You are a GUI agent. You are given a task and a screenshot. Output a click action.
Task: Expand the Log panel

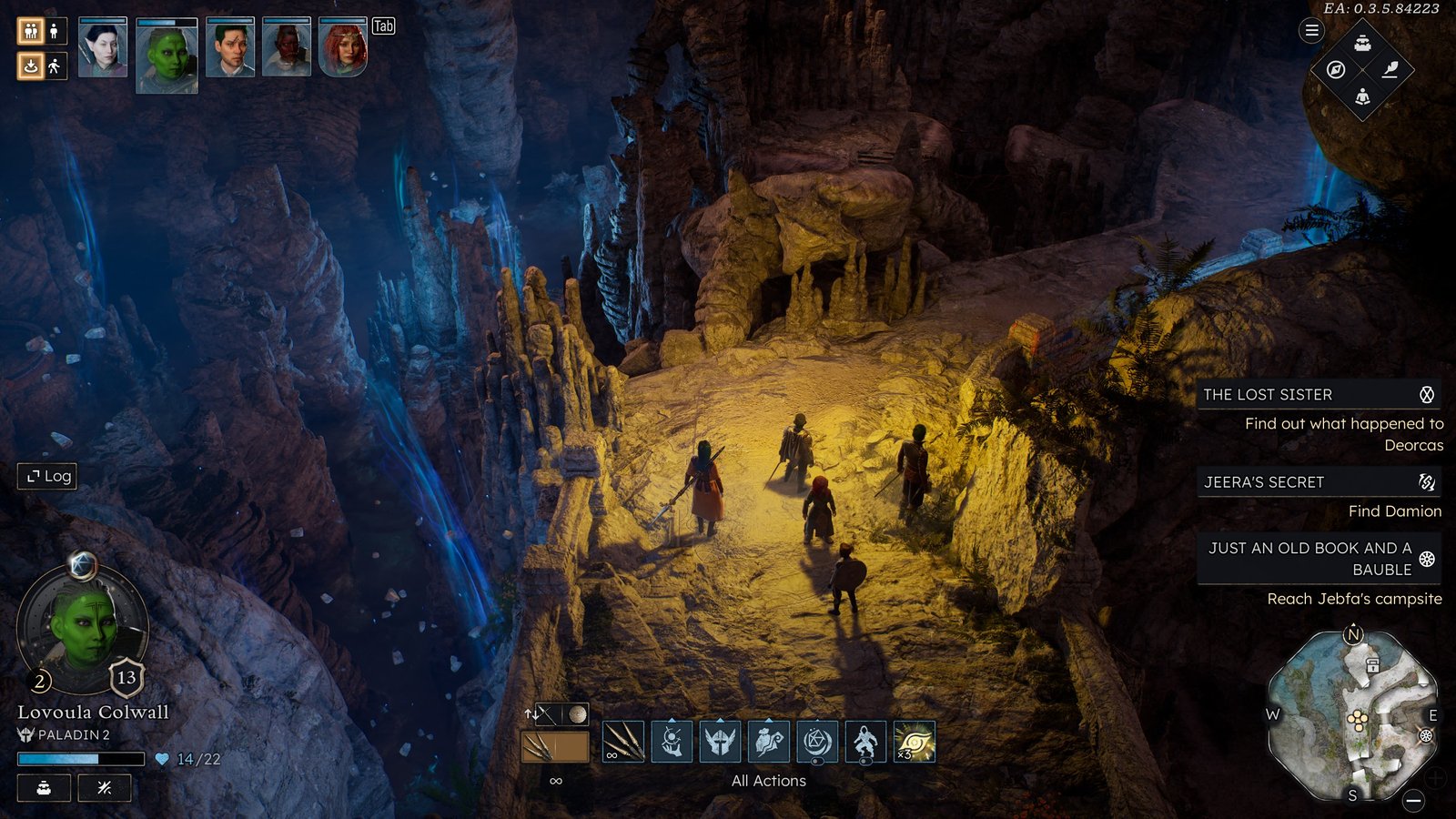click(47, 476)
